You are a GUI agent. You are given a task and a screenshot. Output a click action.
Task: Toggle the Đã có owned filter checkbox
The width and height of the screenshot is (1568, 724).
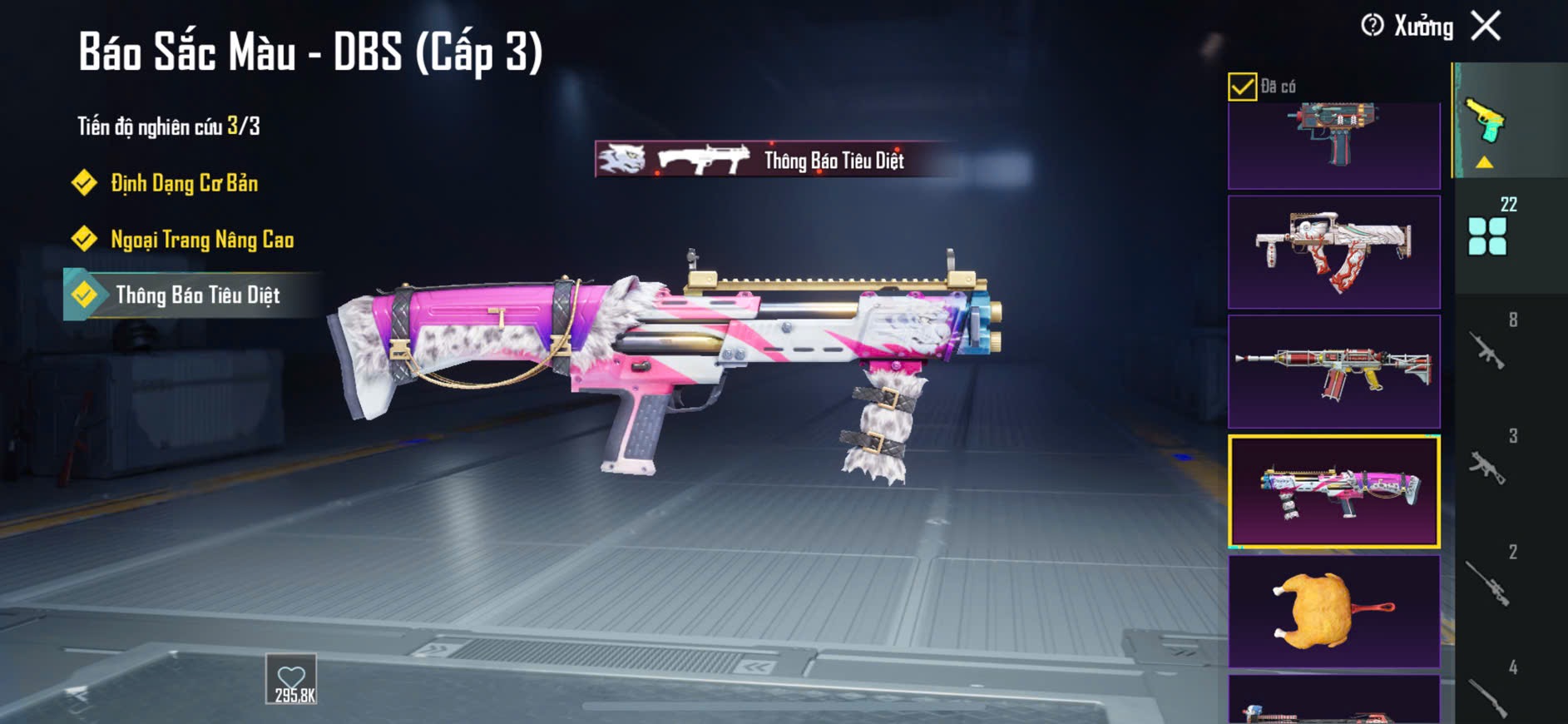pyautogui.click(x=1242, y=87)
